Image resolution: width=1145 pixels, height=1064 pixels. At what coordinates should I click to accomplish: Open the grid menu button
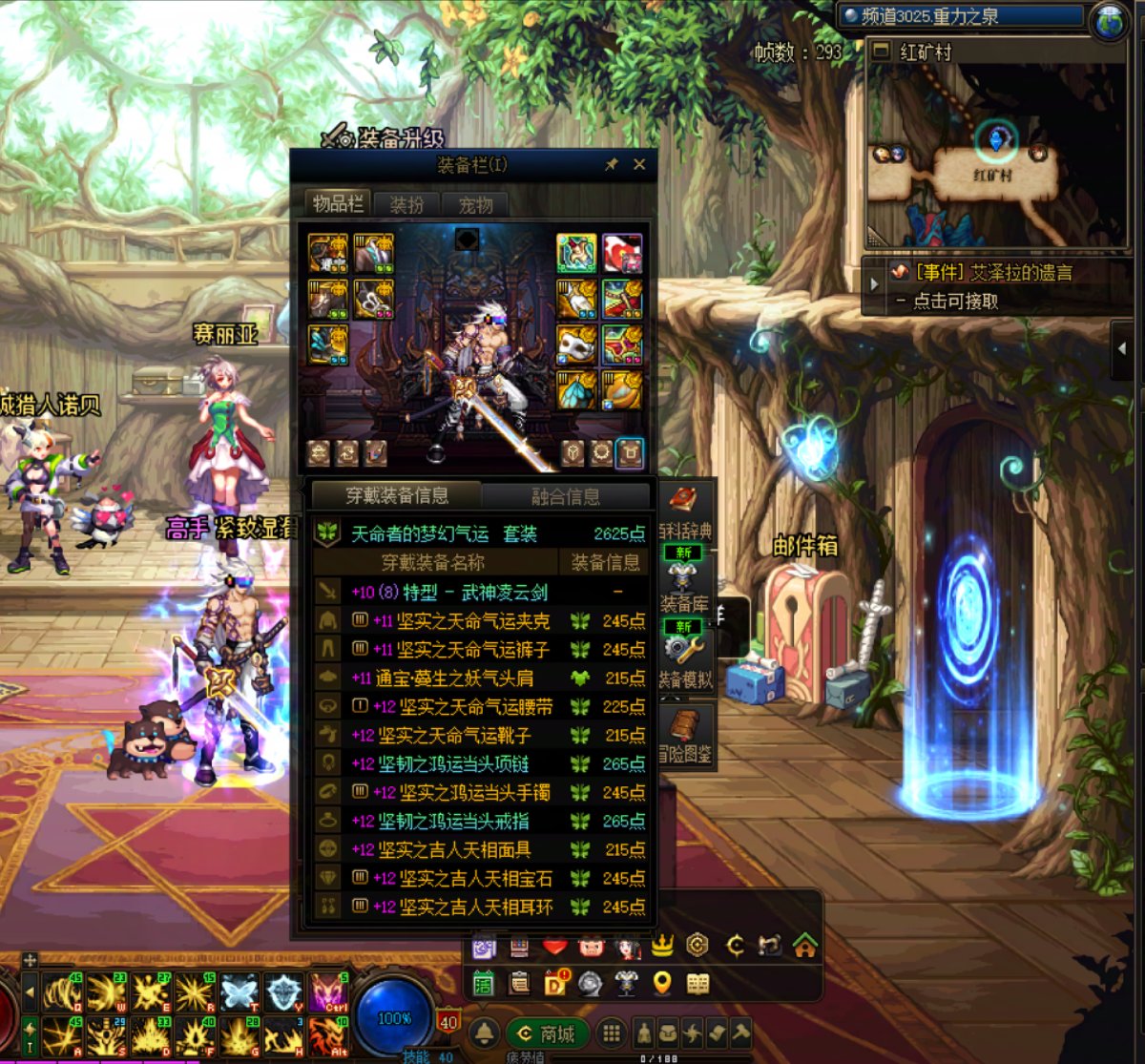pyautogui.click(x=613, y=1033)
